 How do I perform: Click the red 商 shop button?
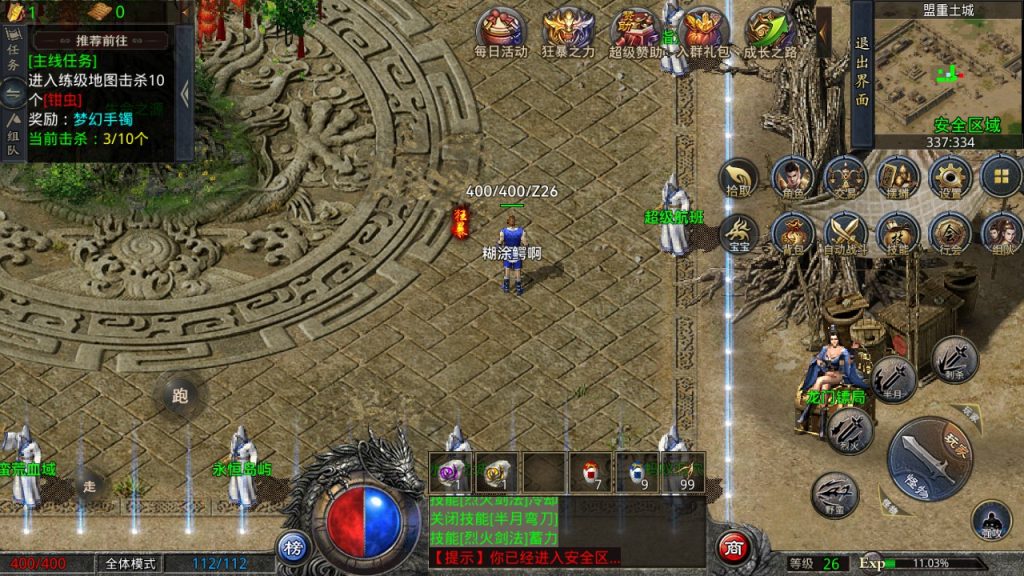(733, 548)
